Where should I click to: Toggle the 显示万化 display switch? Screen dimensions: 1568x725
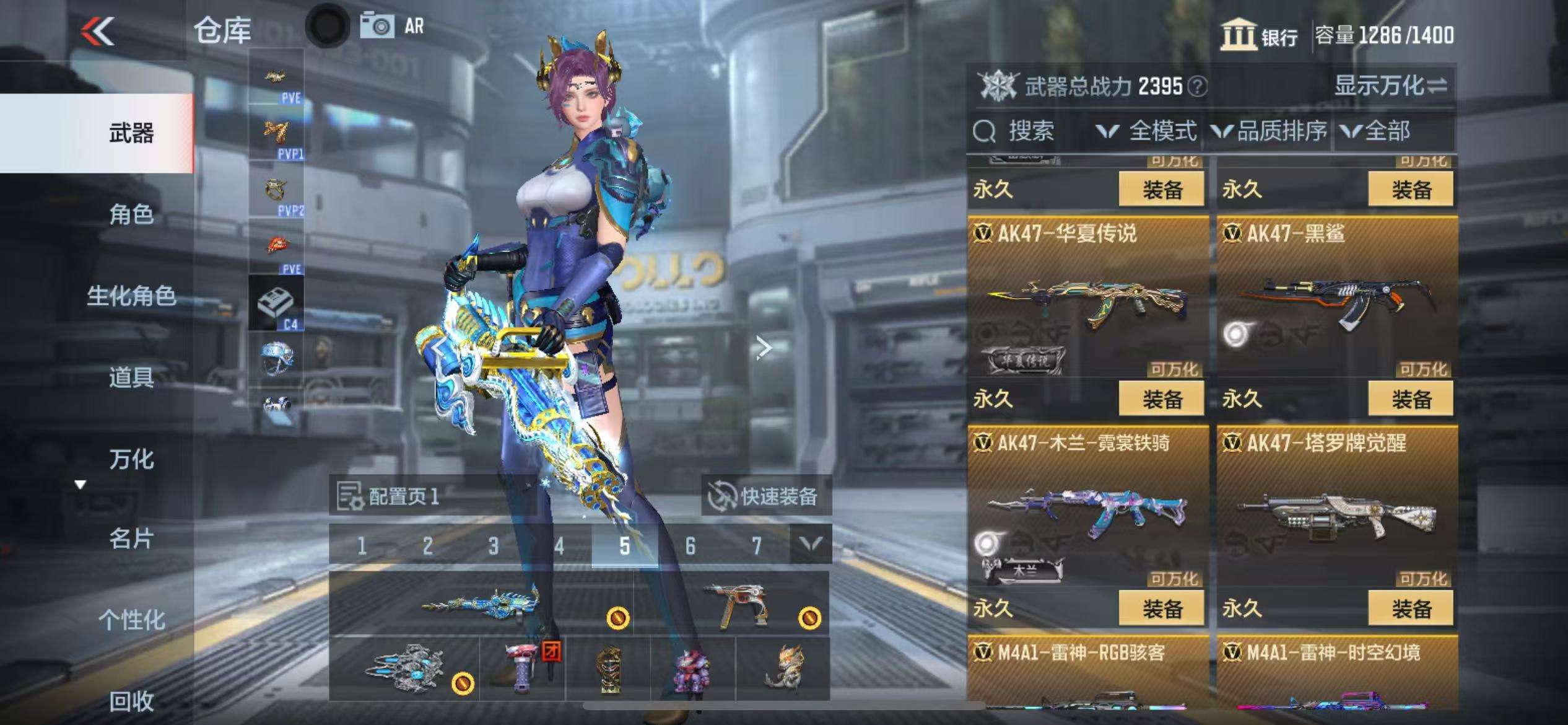[x=1390, y=86]
